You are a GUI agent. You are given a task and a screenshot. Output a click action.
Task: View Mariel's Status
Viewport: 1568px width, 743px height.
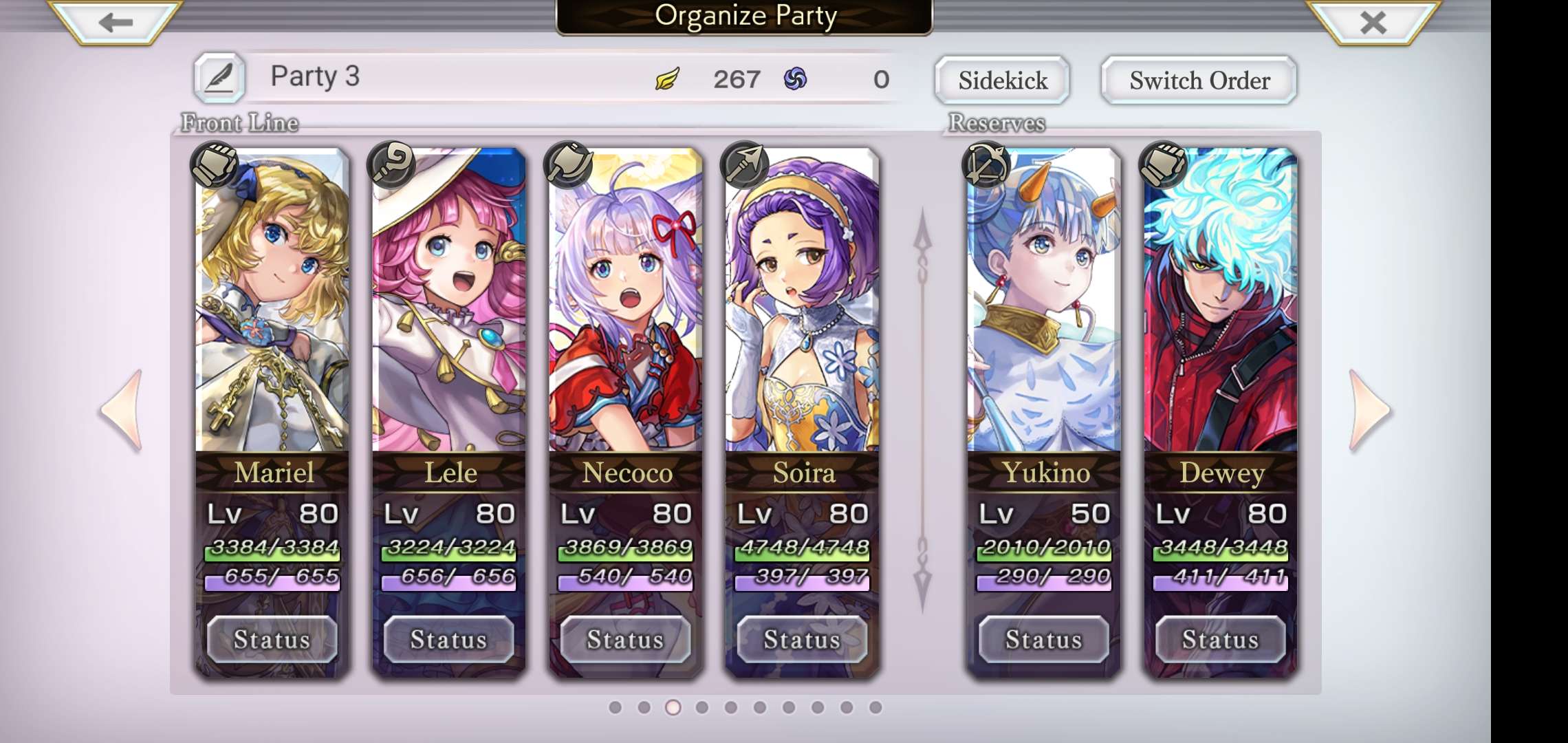point(272,640)
